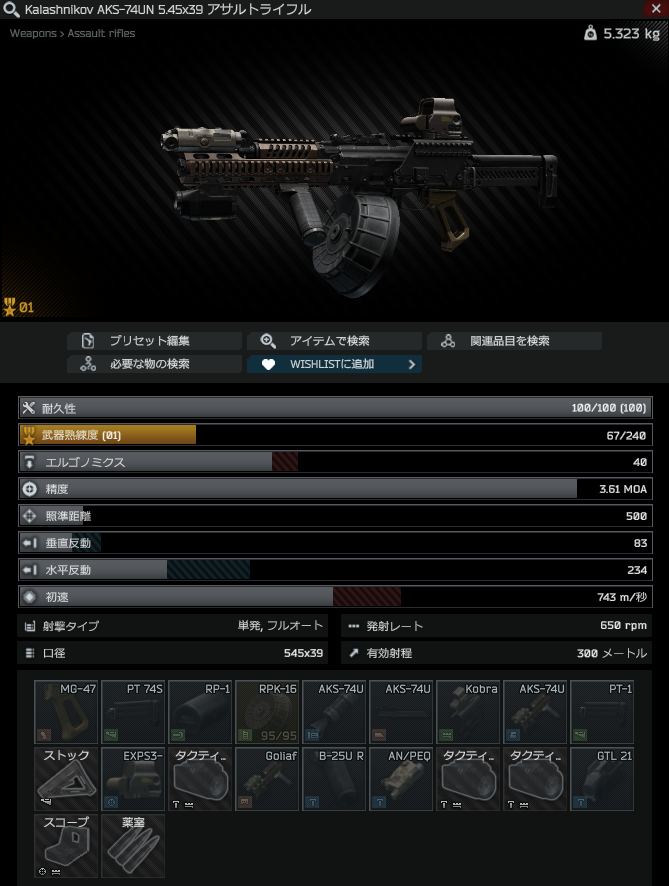The width and height of the screenshot is (669, 886).
Task: Click the 薬室 chamber slot
Action: 133,846
